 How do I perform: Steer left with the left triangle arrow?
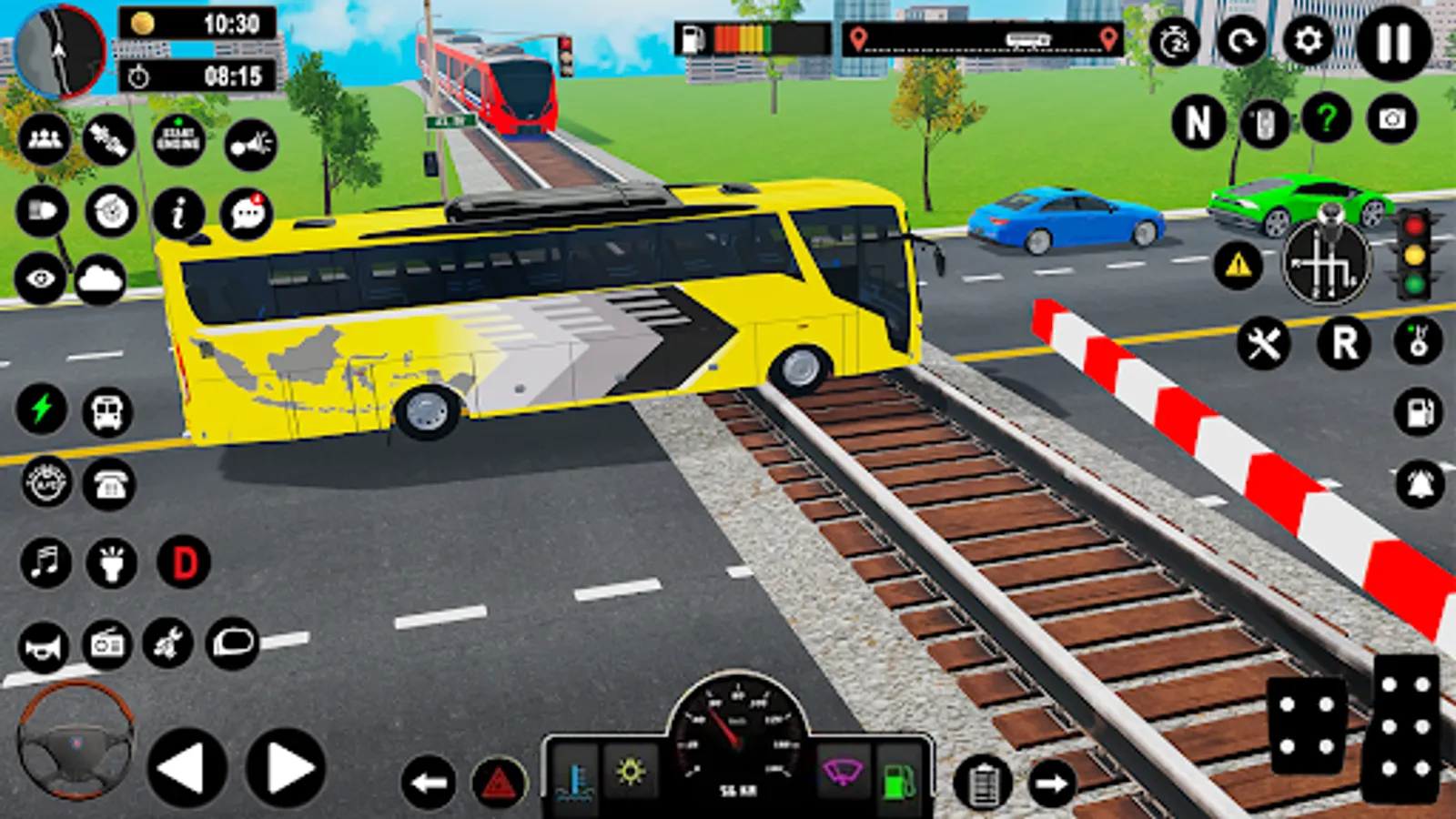[187, 769]
